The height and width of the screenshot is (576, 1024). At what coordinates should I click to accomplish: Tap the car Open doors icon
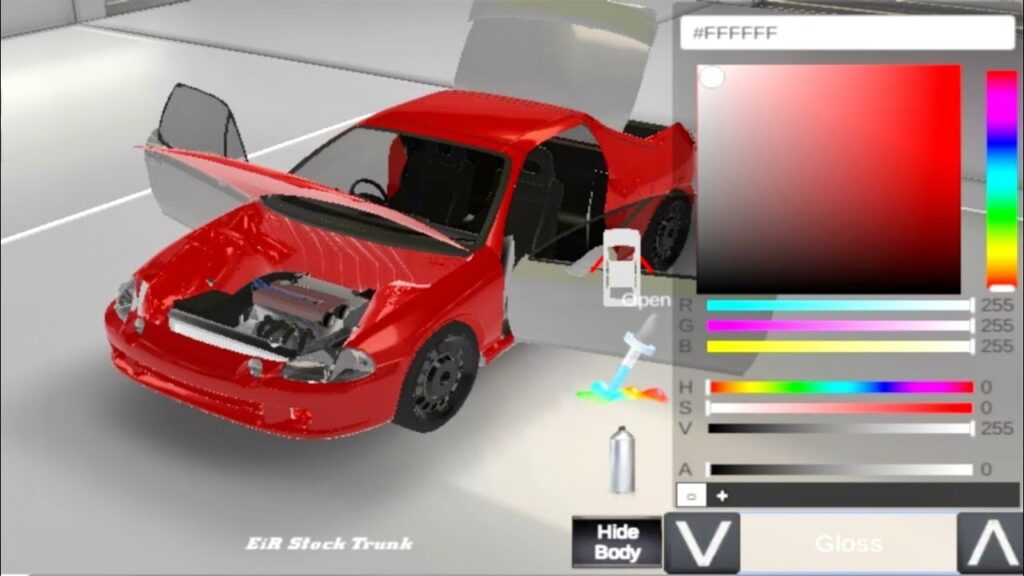(623, 265)
